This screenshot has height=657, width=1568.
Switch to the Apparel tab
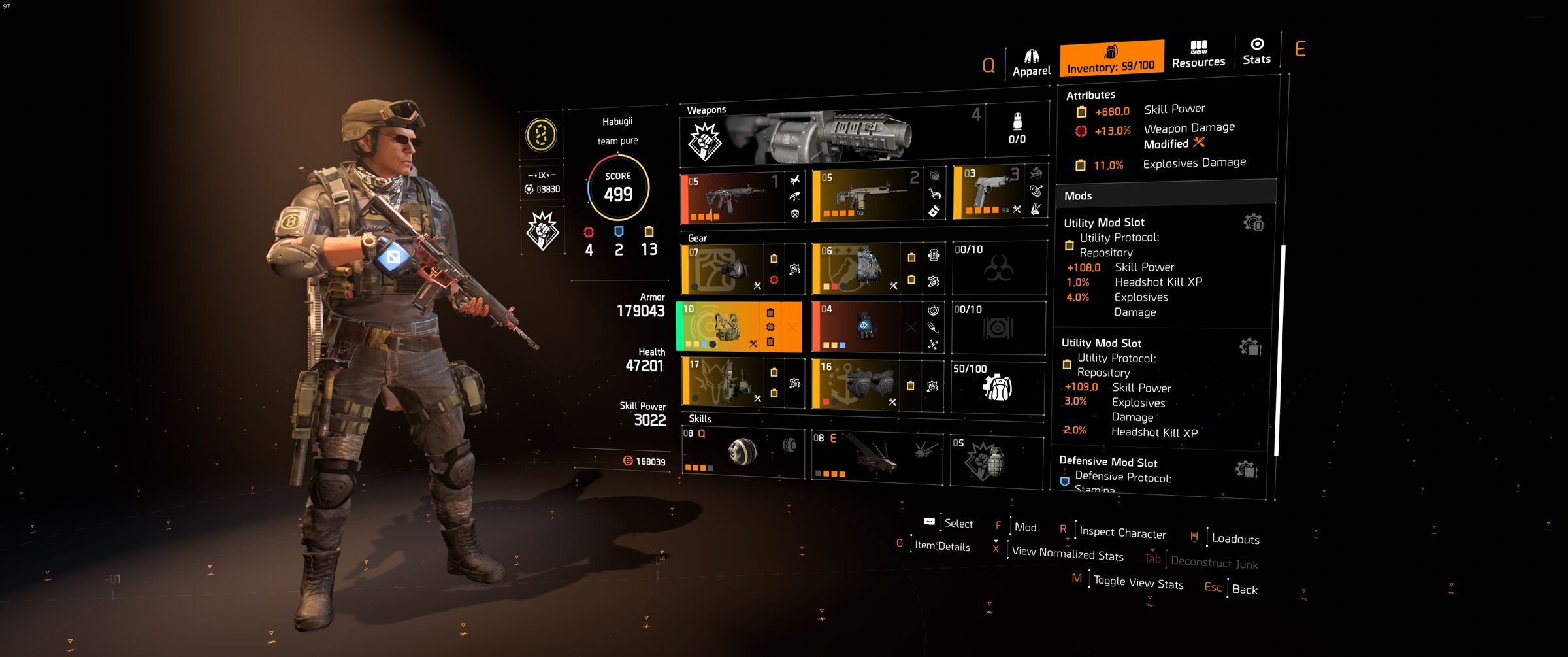pos(1031,63)
